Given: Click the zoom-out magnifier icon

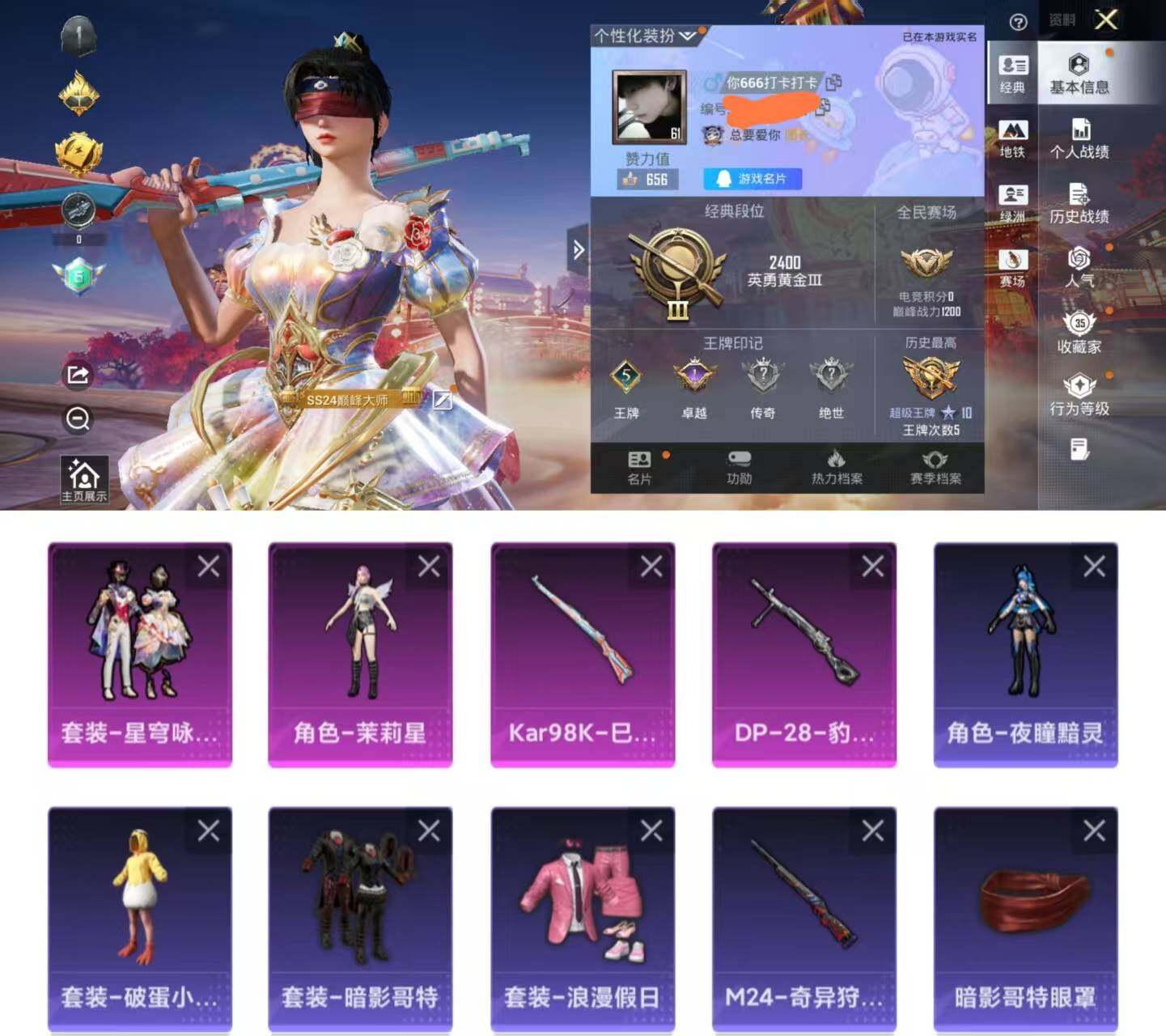Looking at the screenshot, I should (78, 418).
